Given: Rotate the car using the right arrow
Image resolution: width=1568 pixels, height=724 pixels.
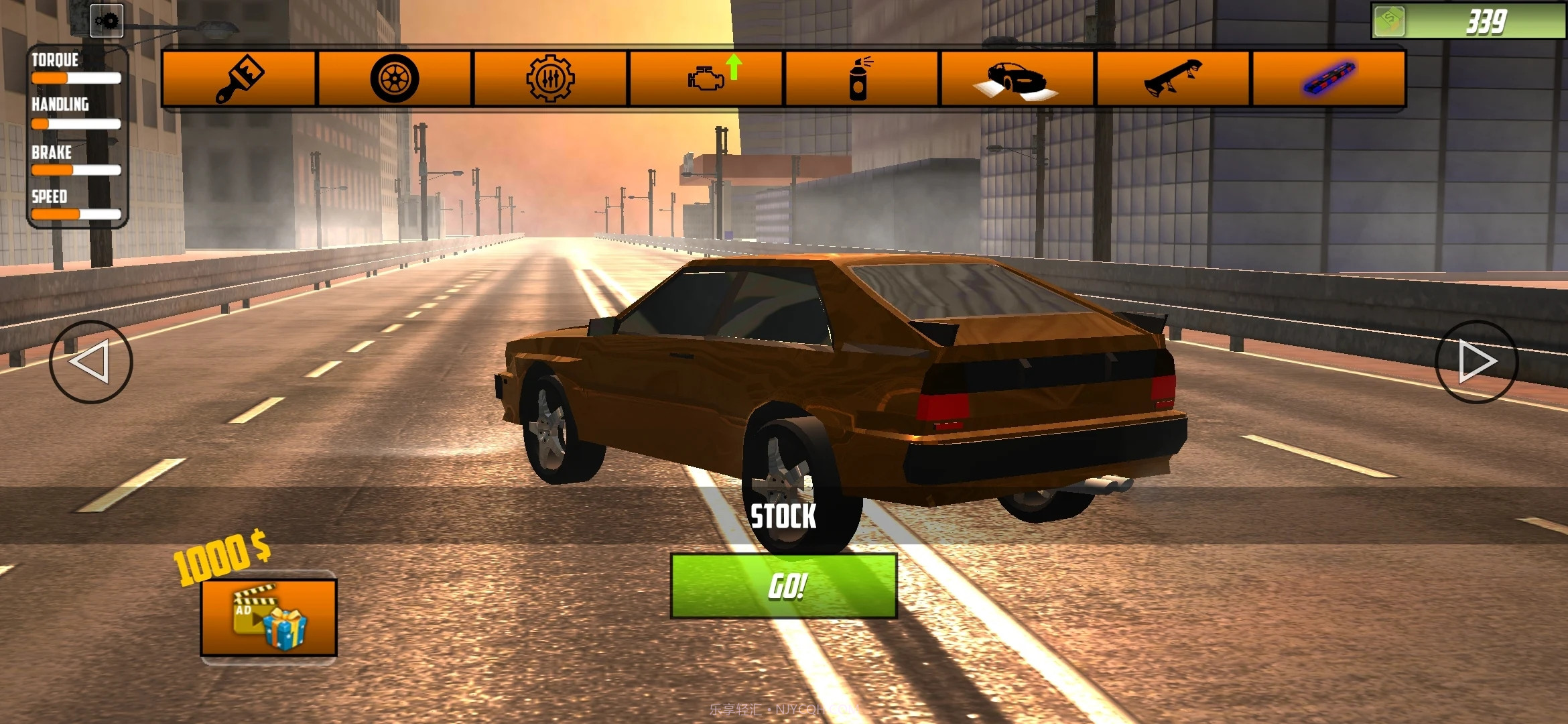Looking at the screenshot, I should click(1476, 363).
